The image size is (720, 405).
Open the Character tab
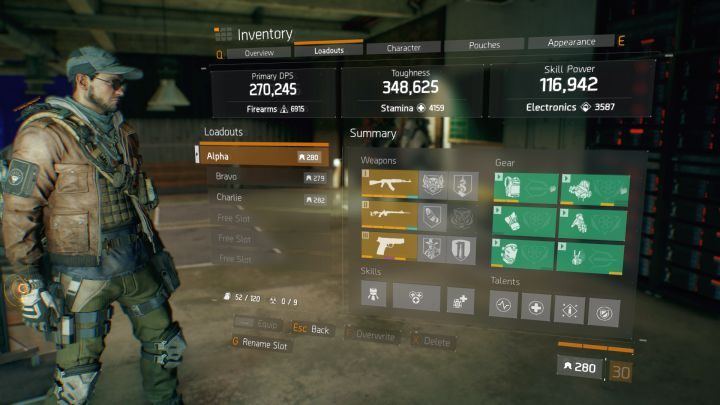click(x=403, y=47)
